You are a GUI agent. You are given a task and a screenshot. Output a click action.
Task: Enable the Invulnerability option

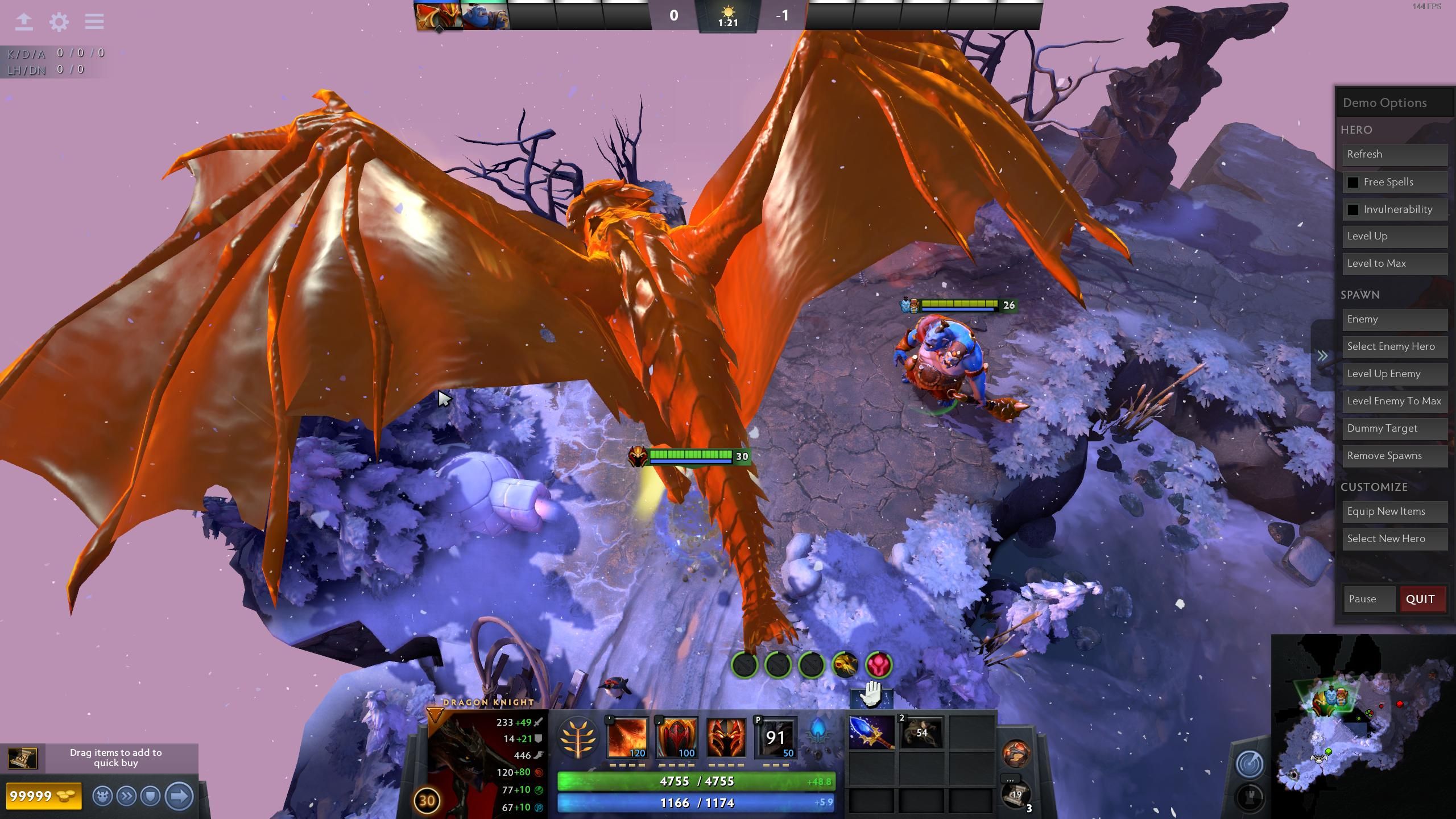[x=1353, y=210]
